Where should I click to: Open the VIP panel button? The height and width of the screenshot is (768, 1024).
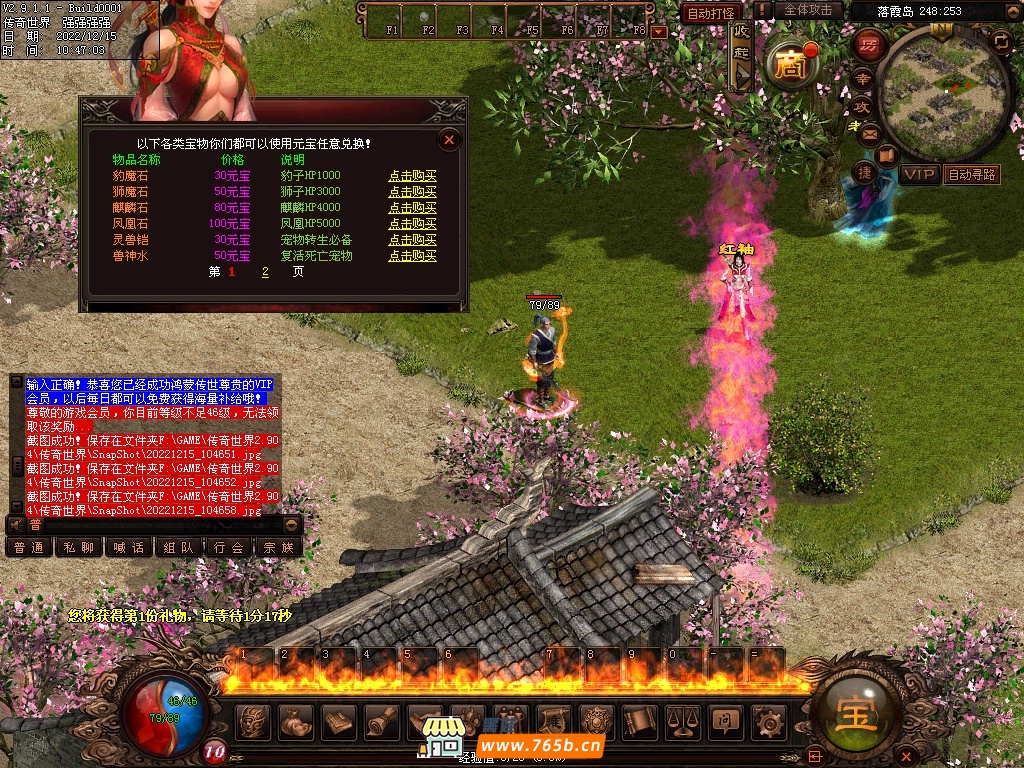click(919, 174)
